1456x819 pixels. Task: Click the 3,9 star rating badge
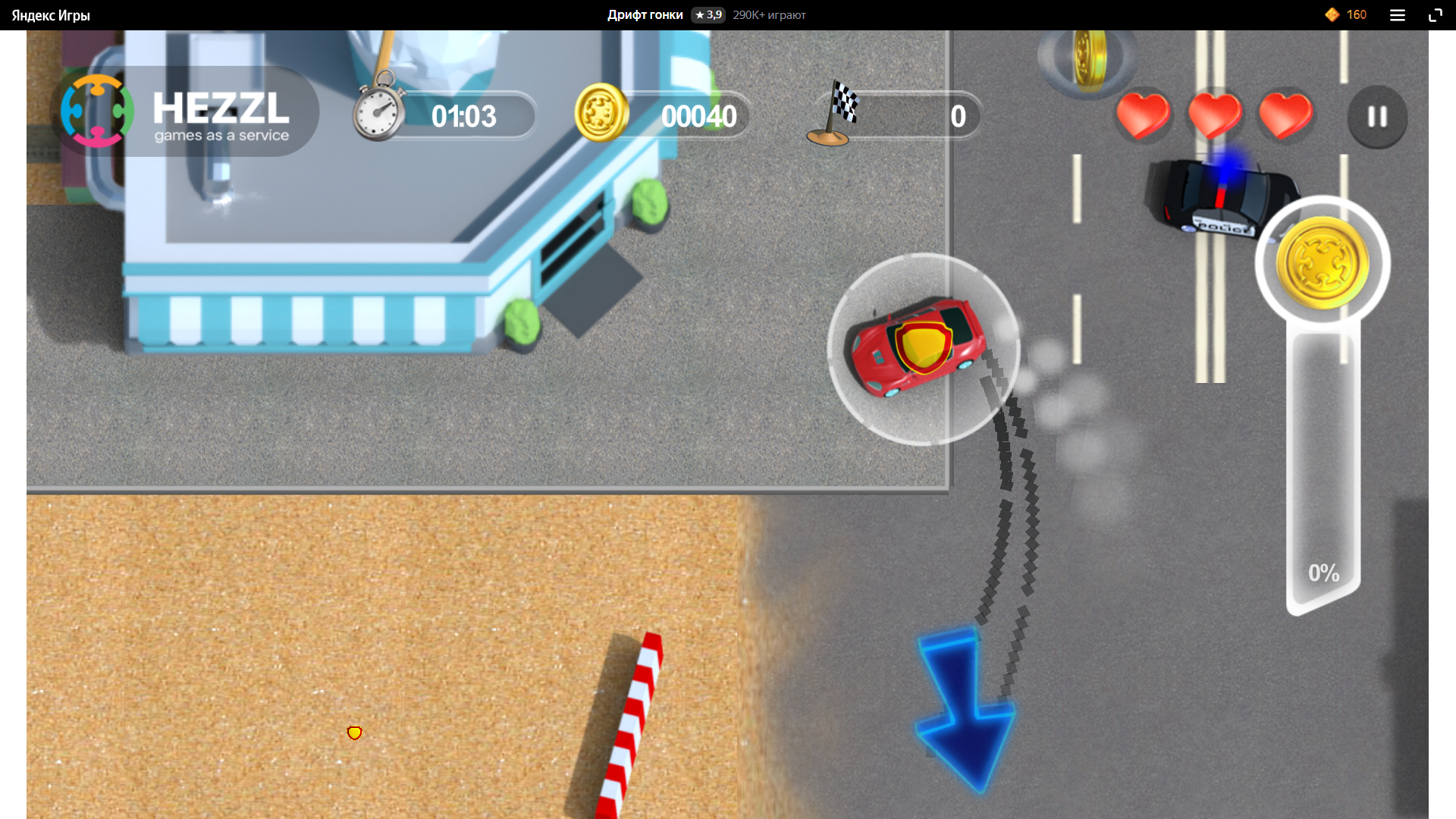[707, 14]
